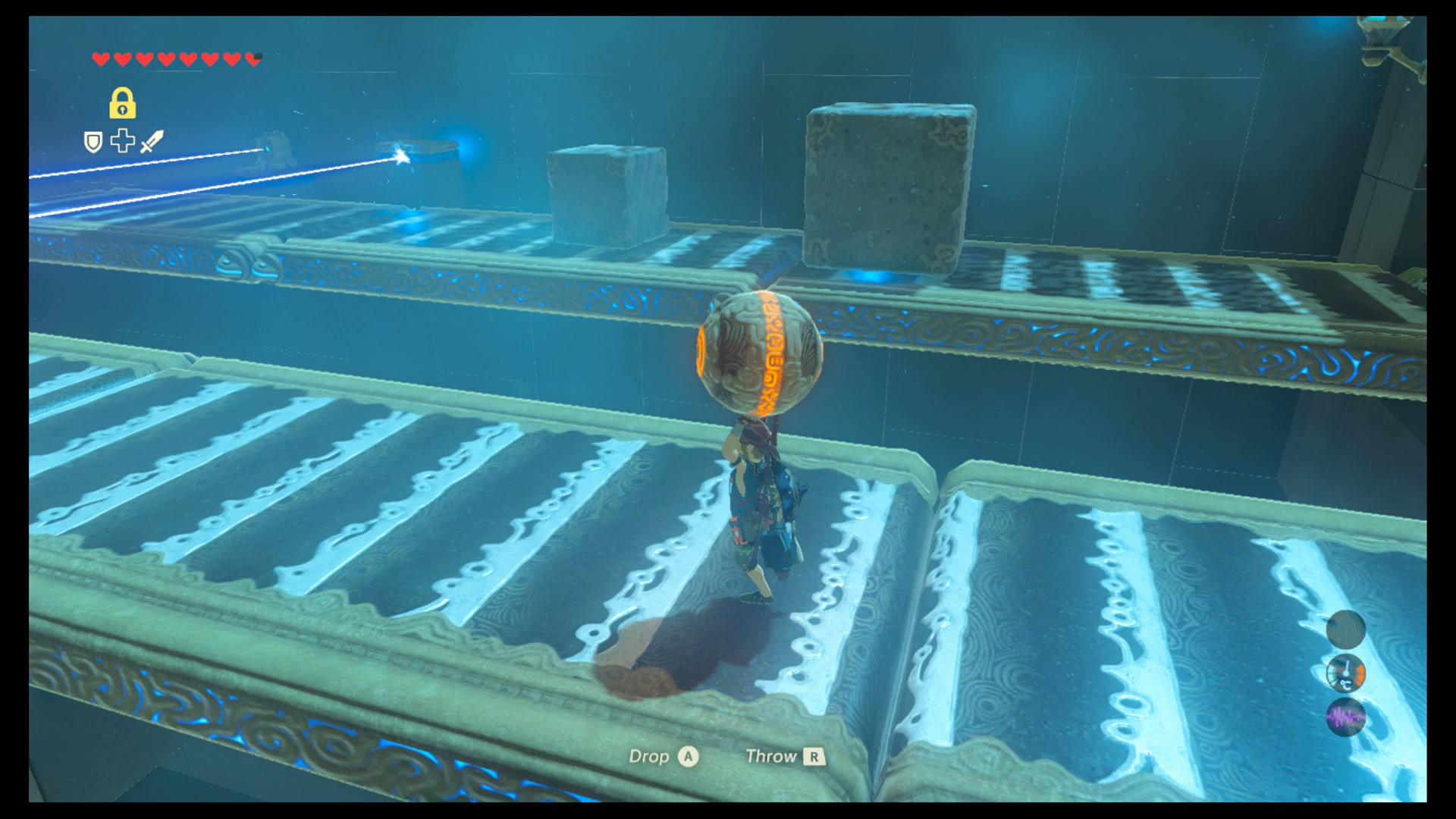
Task: Click the sword icon in the HUD
Action: tap(151, 142)
